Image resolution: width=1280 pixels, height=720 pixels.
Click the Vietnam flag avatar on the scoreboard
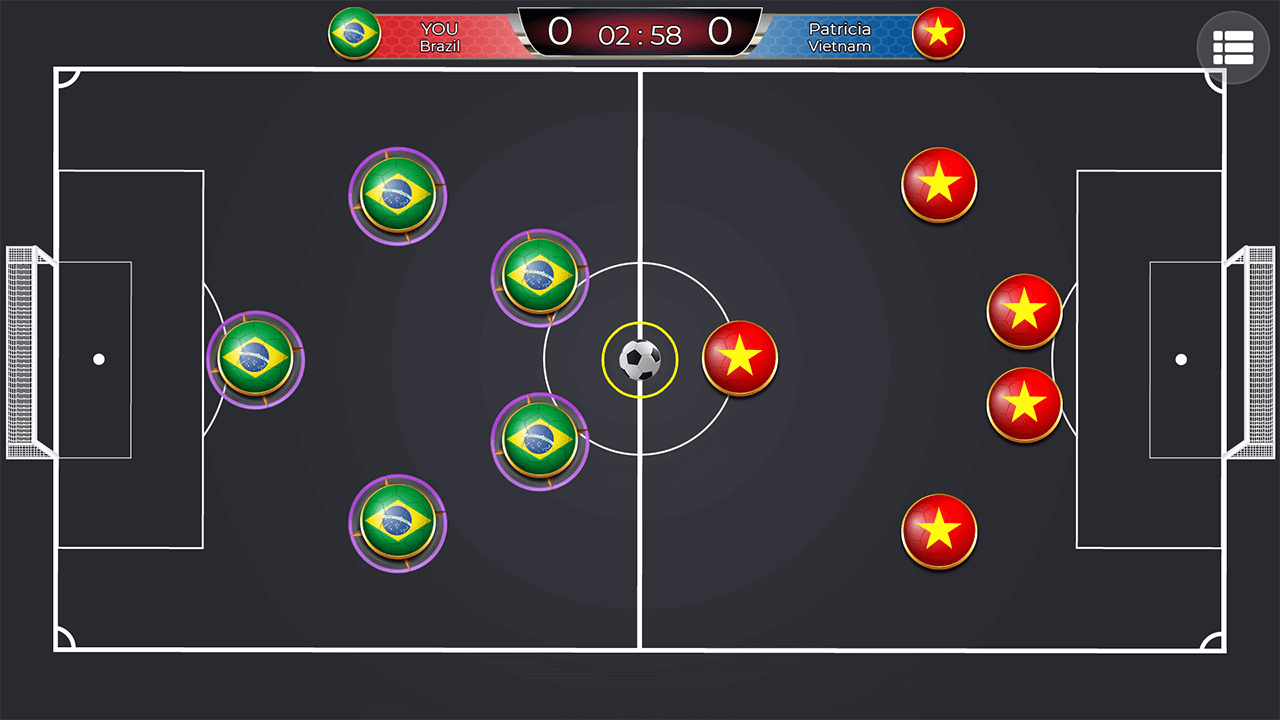(x=938, y=33)
